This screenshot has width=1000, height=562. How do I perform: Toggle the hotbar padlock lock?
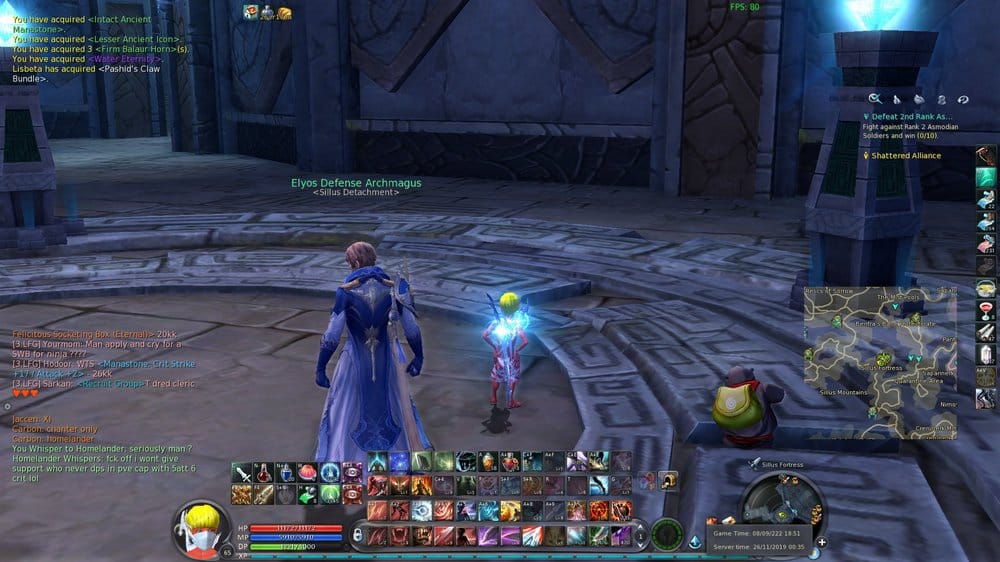358,536
